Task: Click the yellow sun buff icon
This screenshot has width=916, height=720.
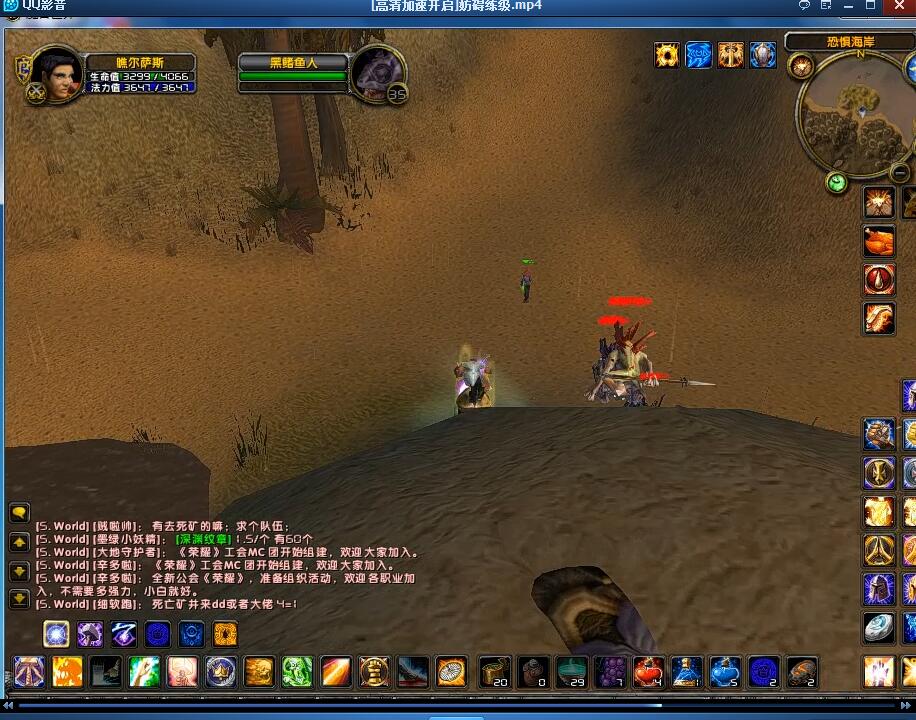Action: point(667,55)
